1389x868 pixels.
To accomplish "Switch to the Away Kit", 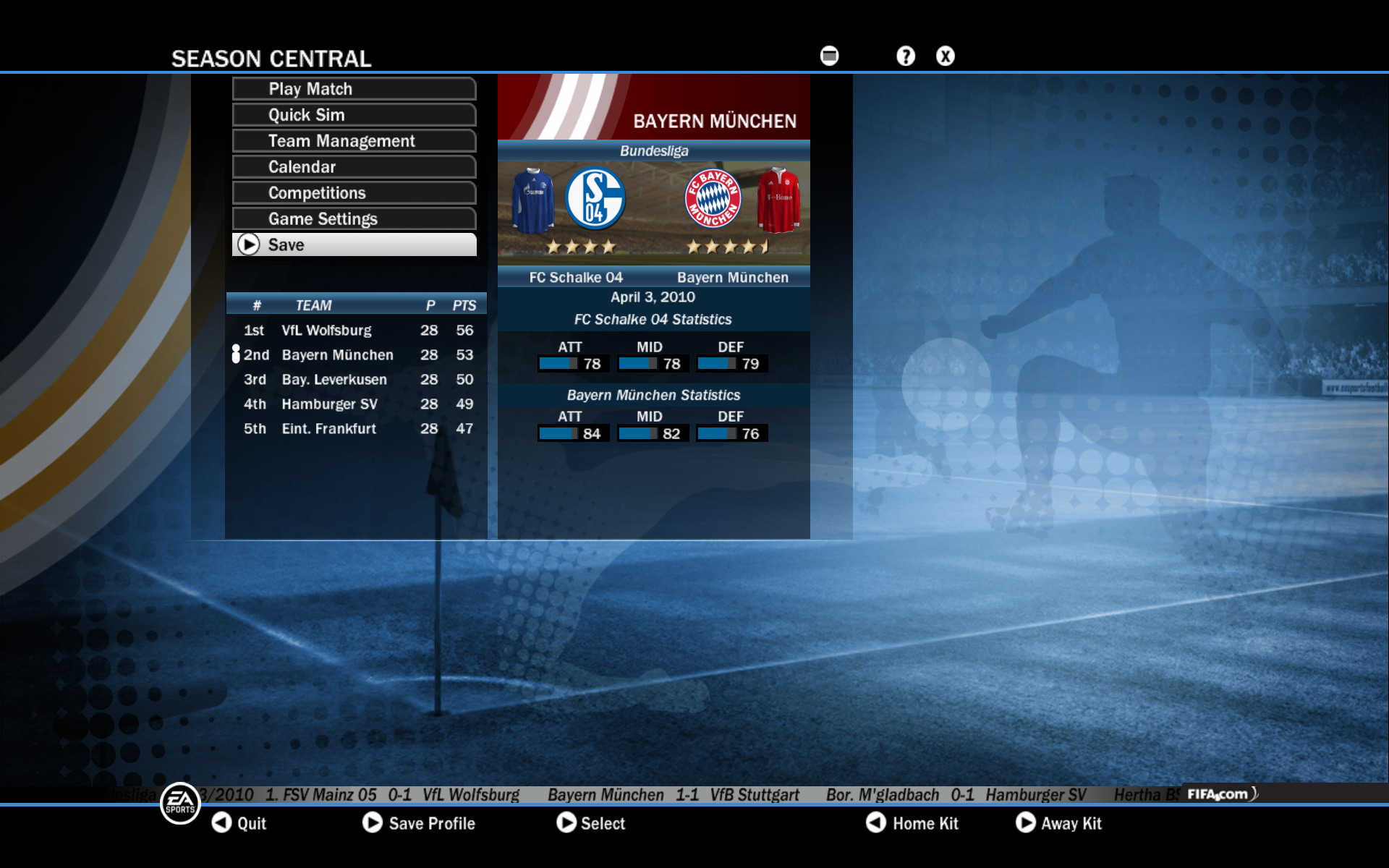I will coord(1058,823).
